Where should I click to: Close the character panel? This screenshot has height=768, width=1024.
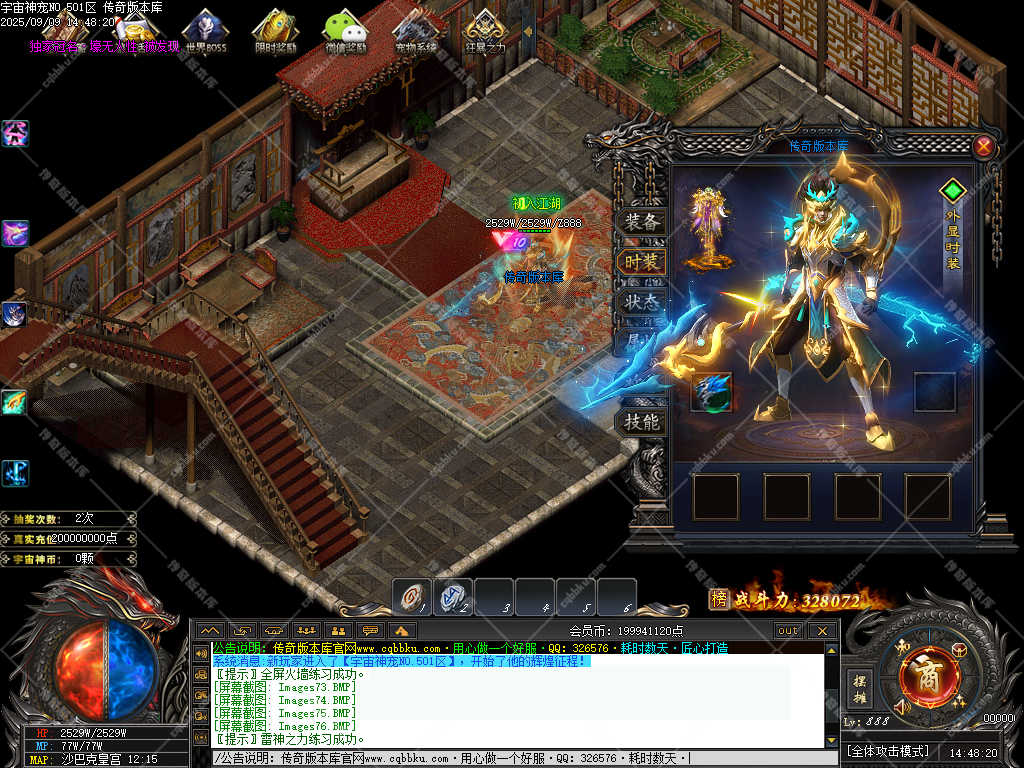click(x=984, y=147)
